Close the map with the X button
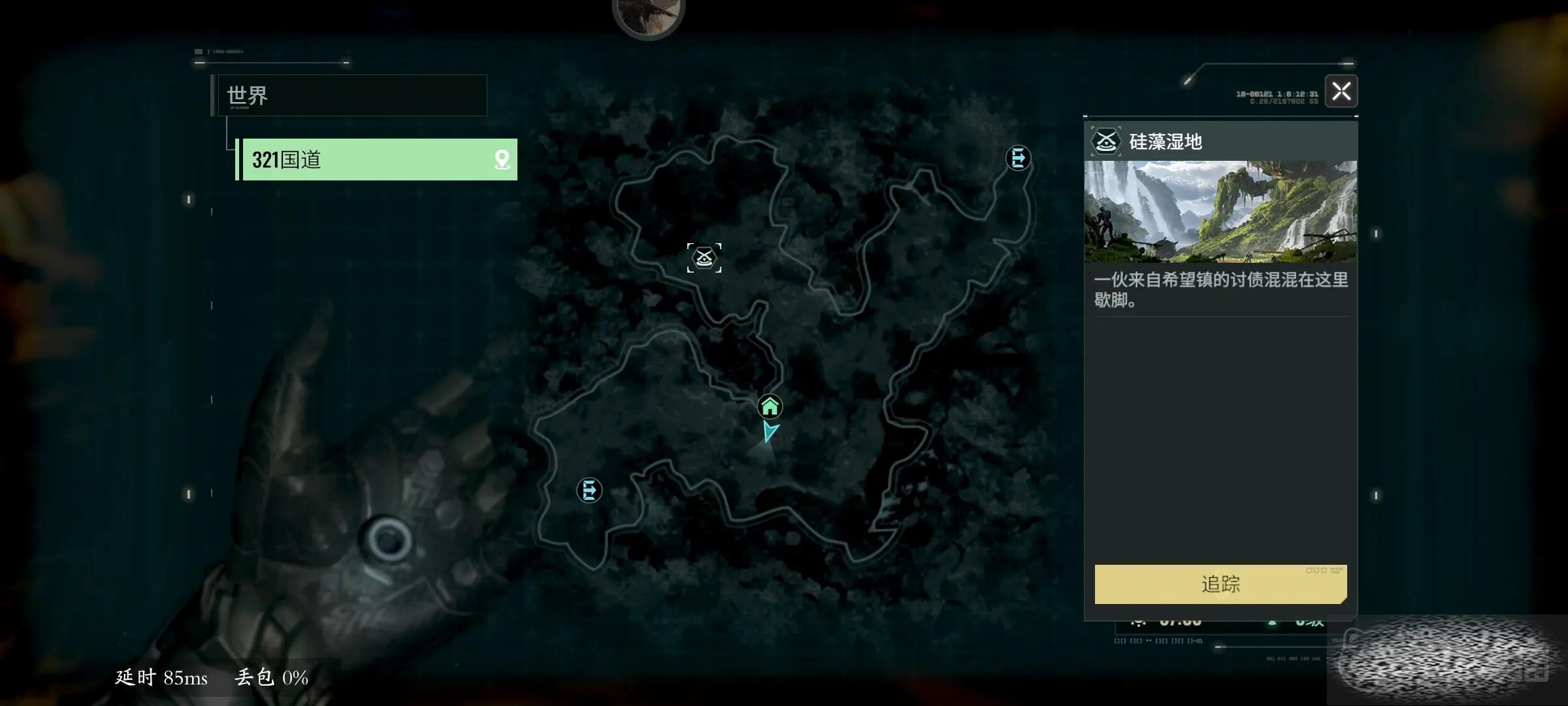Image resolution: width=1568 pixels, height=706 pixels. (x=1341, y=91)
